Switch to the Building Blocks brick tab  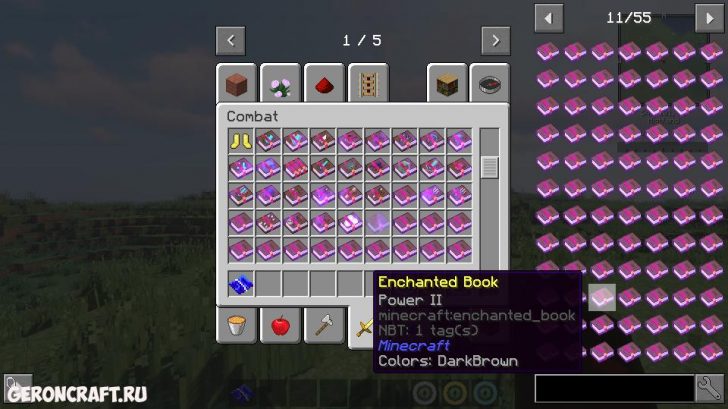pyautogui.click(x=236, y=85)
